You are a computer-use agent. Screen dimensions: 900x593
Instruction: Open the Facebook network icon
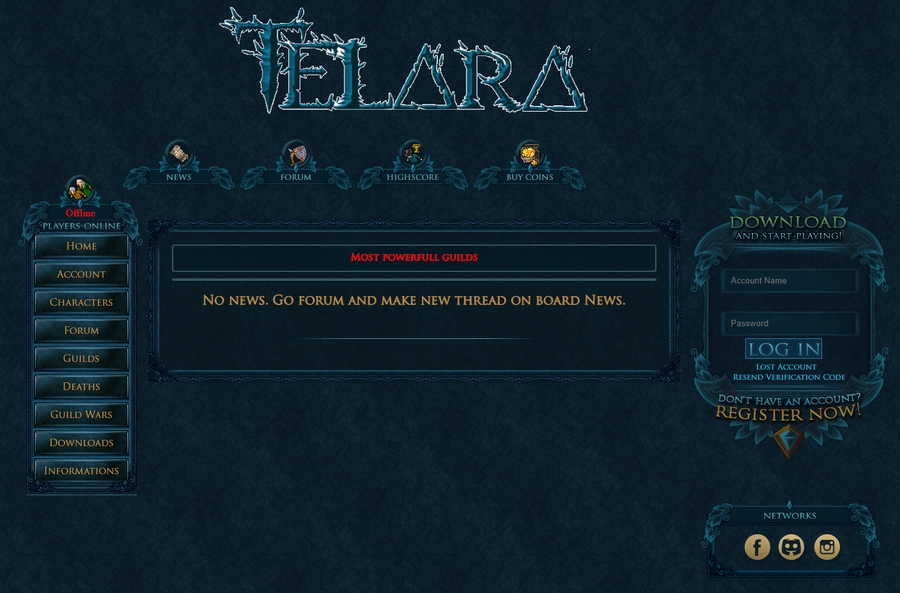point(757,547)
